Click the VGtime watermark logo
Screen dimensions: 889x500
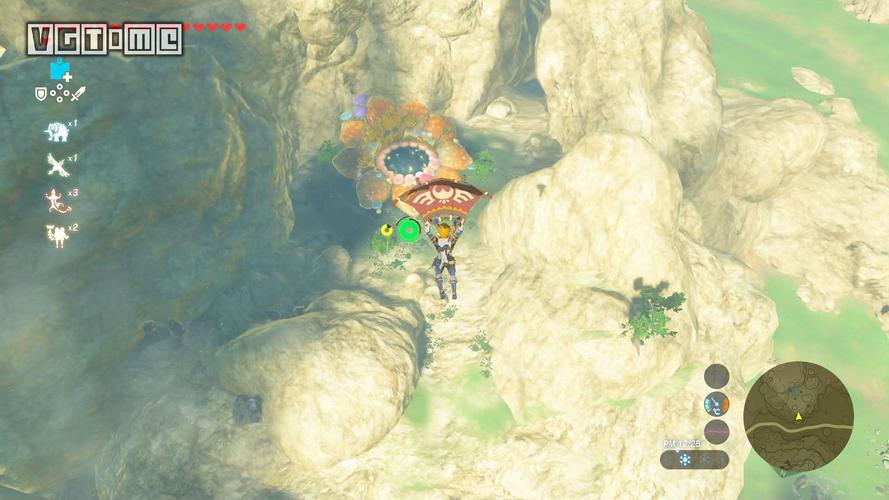point(105,39)
